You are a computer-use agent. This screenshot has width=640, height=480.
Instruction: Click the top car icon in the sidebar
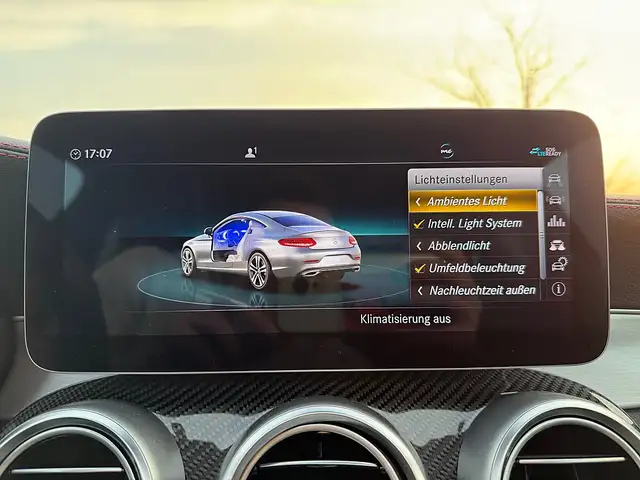[556, 179]
